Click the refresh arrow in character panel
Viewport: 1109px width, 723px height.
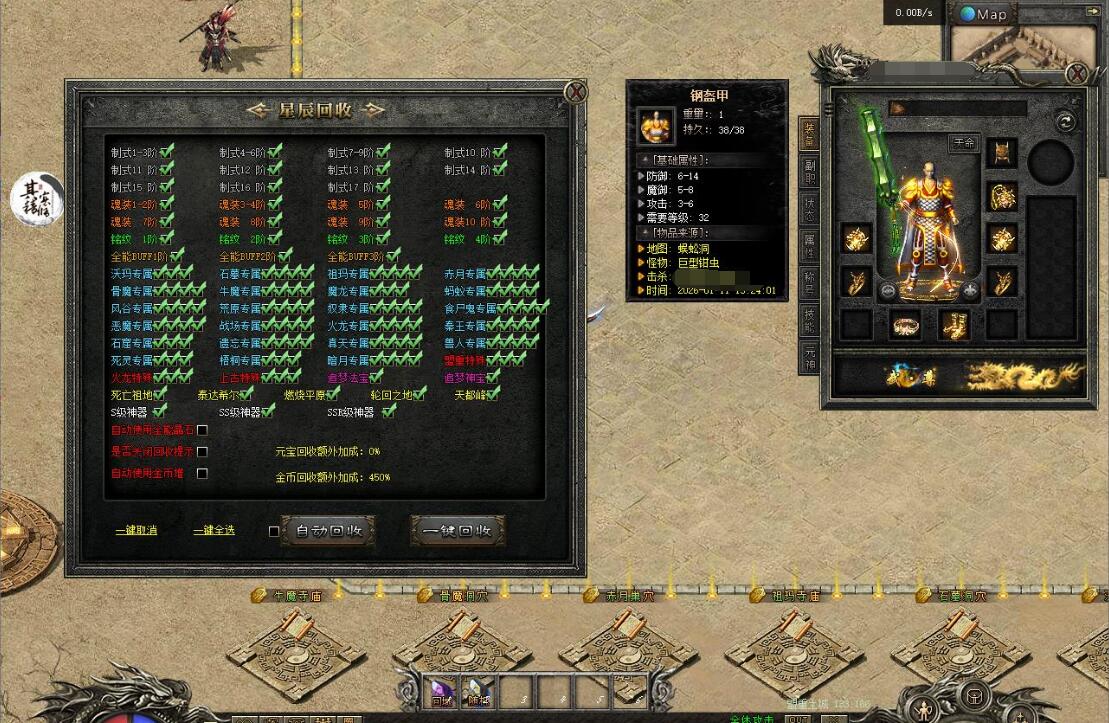point(1065,121)
